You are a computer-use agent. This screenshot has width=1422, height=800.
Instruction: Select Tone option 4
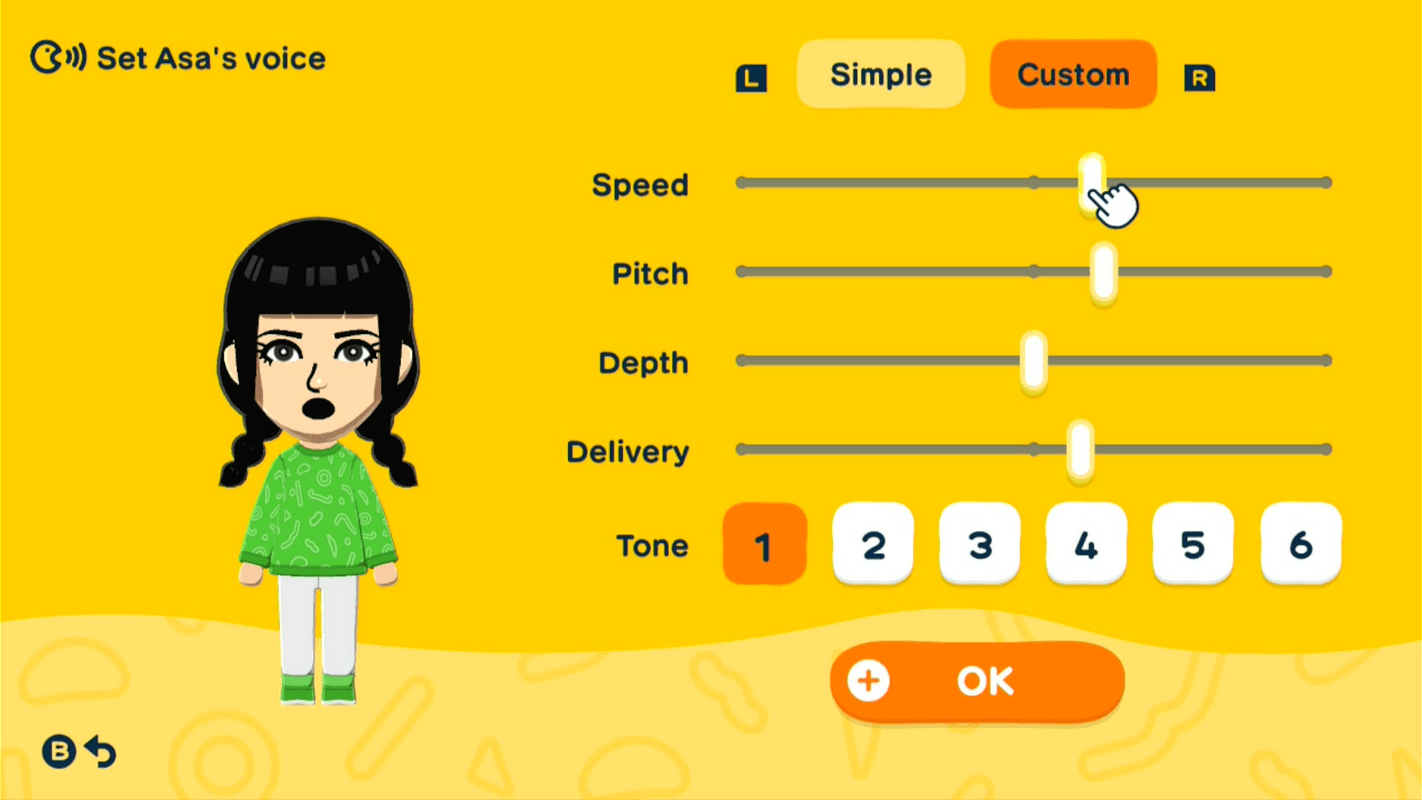tap(1086, 545)
